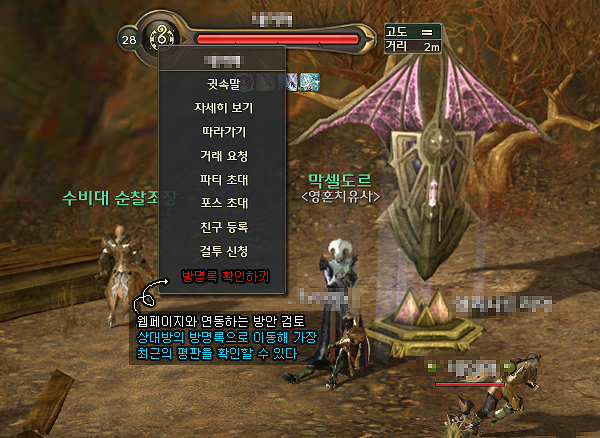Open the red 방명록 확인하기 entry
This screenshot has height=438, width=600.
click(x=224, y=275)
